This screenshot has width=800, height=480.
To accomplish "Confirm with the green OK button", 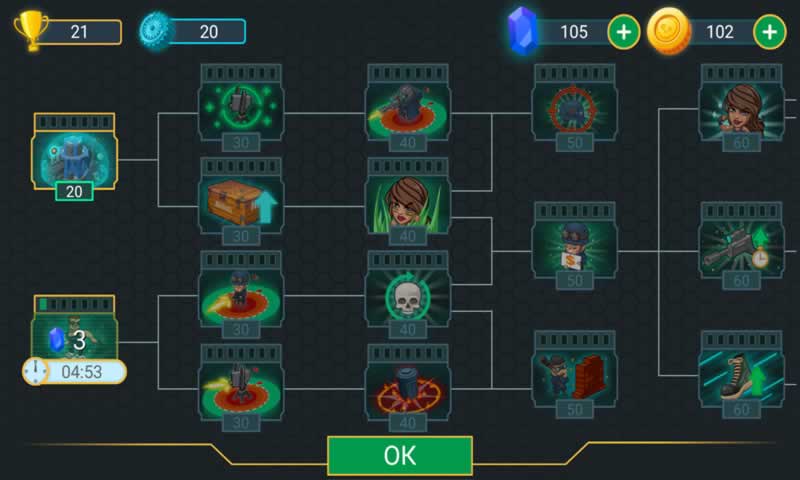I will (x=399, y=455).
